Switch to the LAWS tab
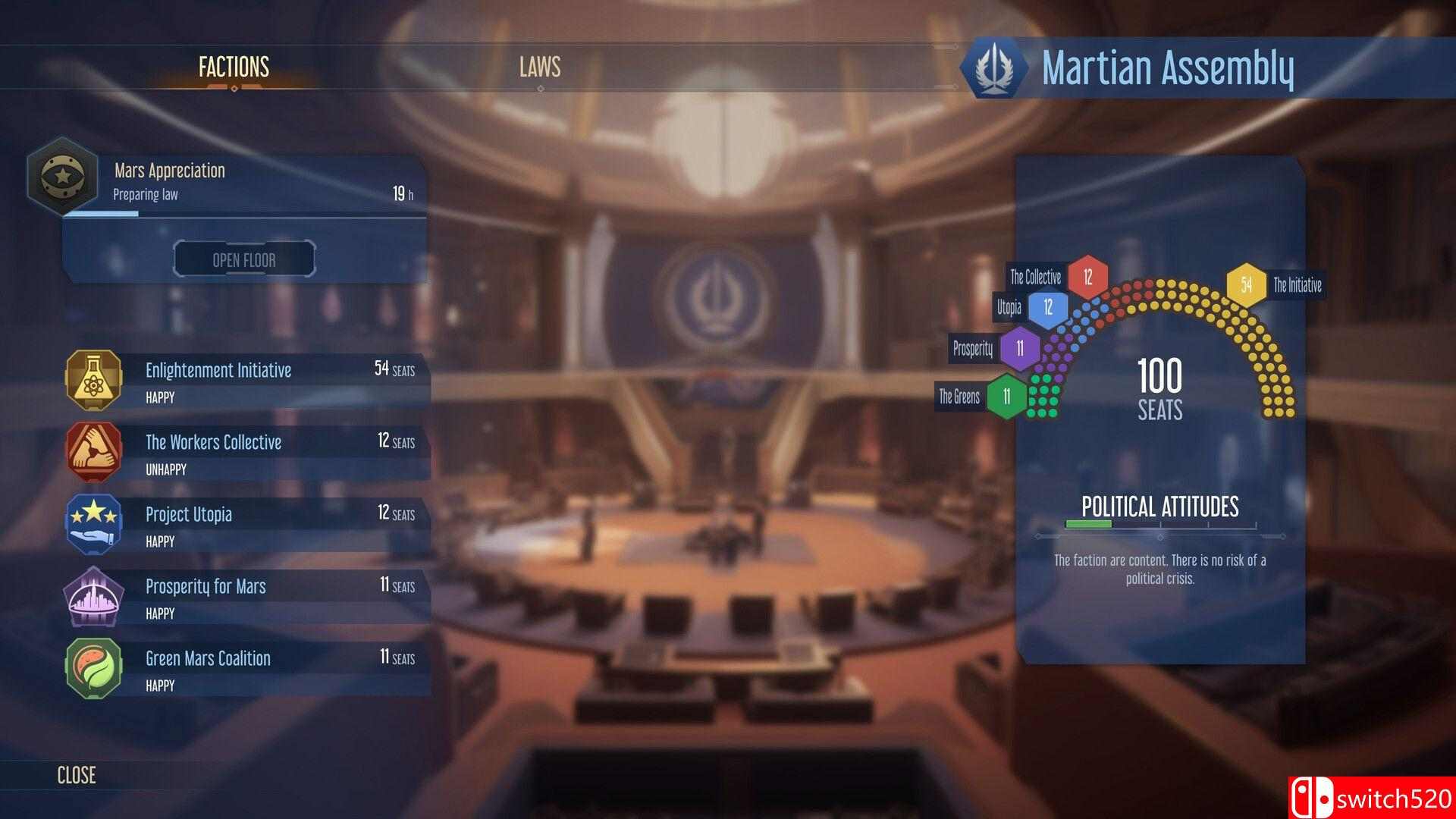 pos(539,68)
